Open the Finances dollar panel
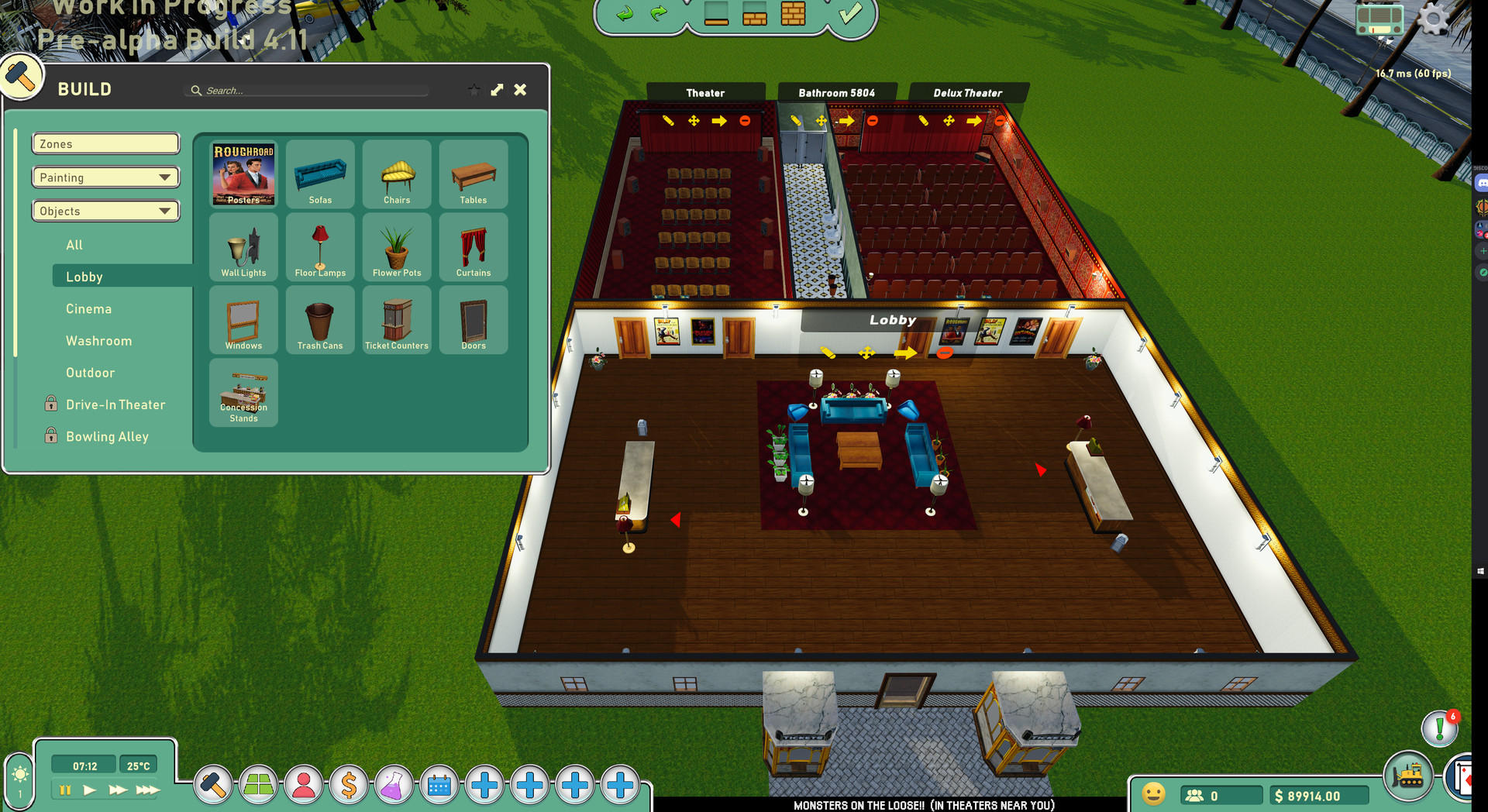This screenshot has height=812, width=1488. coord(349,786)
